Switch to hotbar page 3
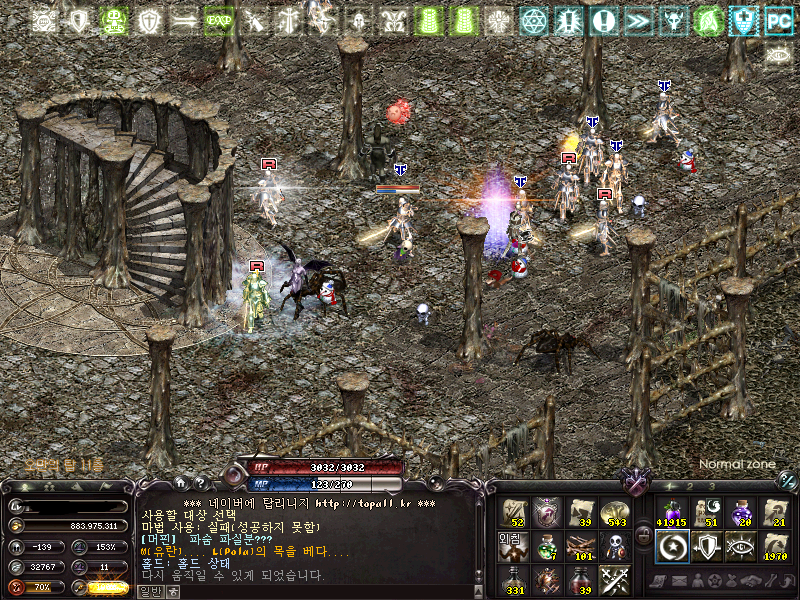The image size is (800, 600). 711,486
